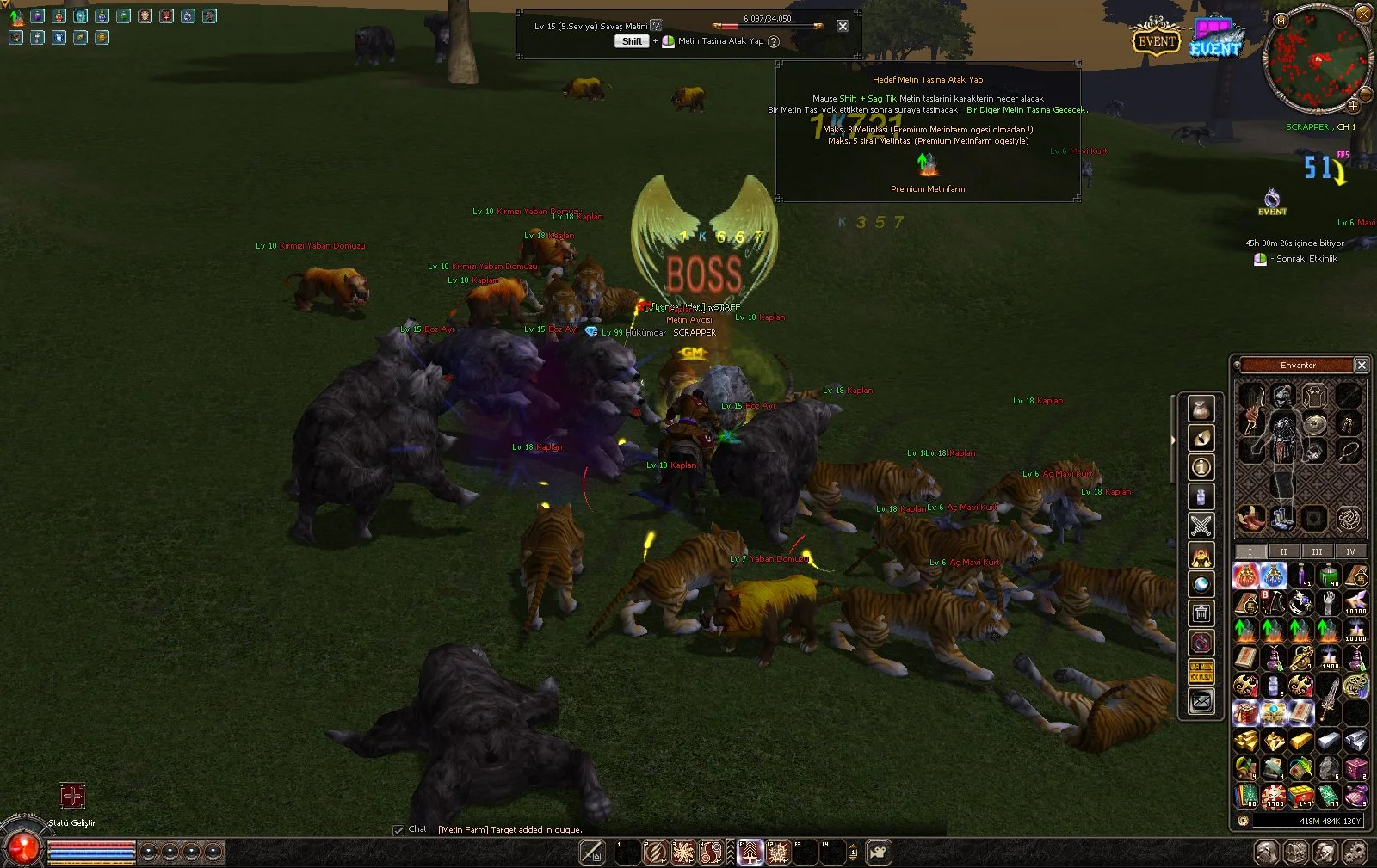The width and height of the screenshot is (1377, 868).
Task: Click the Premium Metinfarm icon in tooltip
Action: pyautogui.click(x=926, y=163)
